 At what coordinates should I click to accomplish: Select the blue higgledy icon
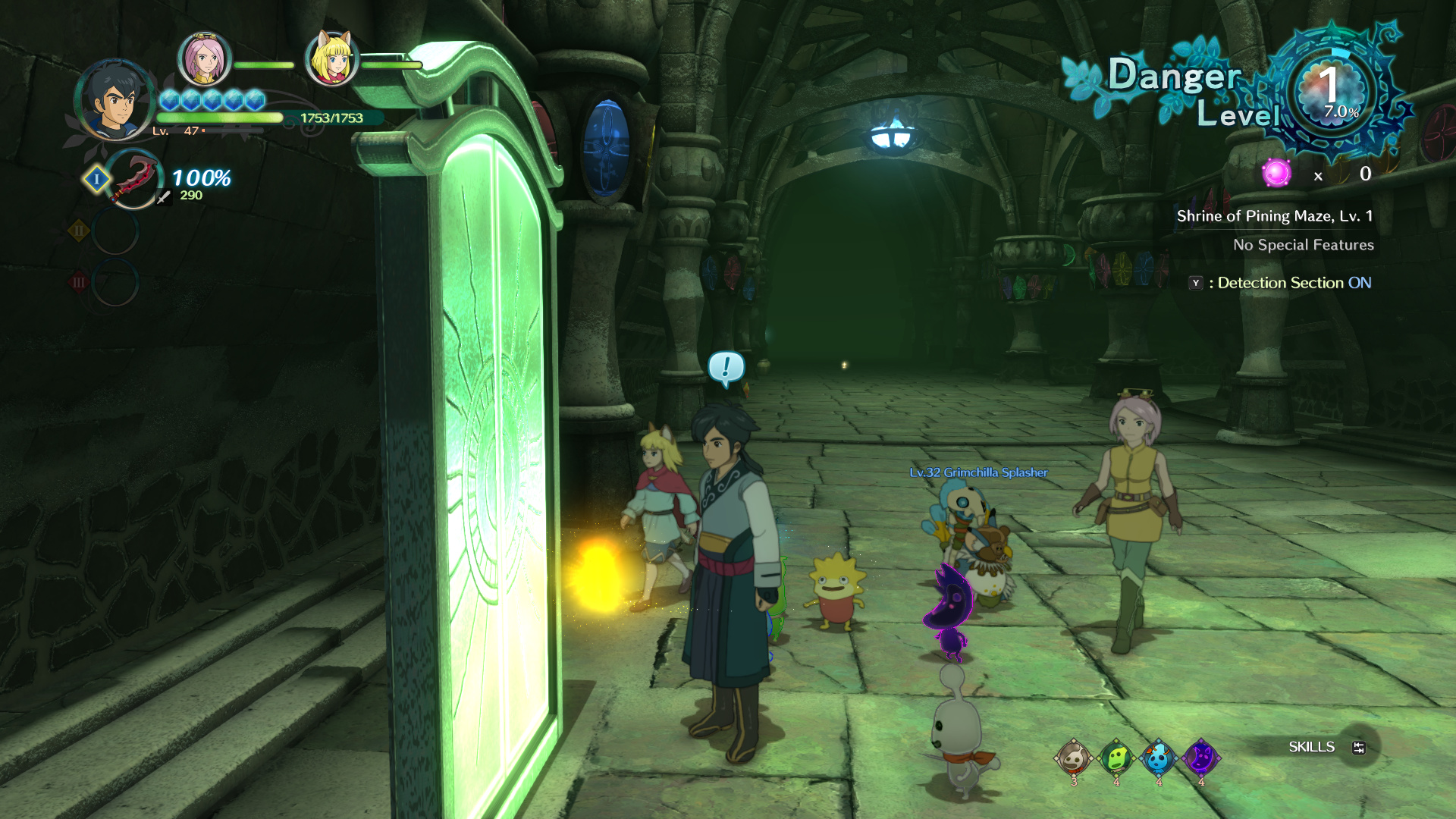click(1158, 757)
